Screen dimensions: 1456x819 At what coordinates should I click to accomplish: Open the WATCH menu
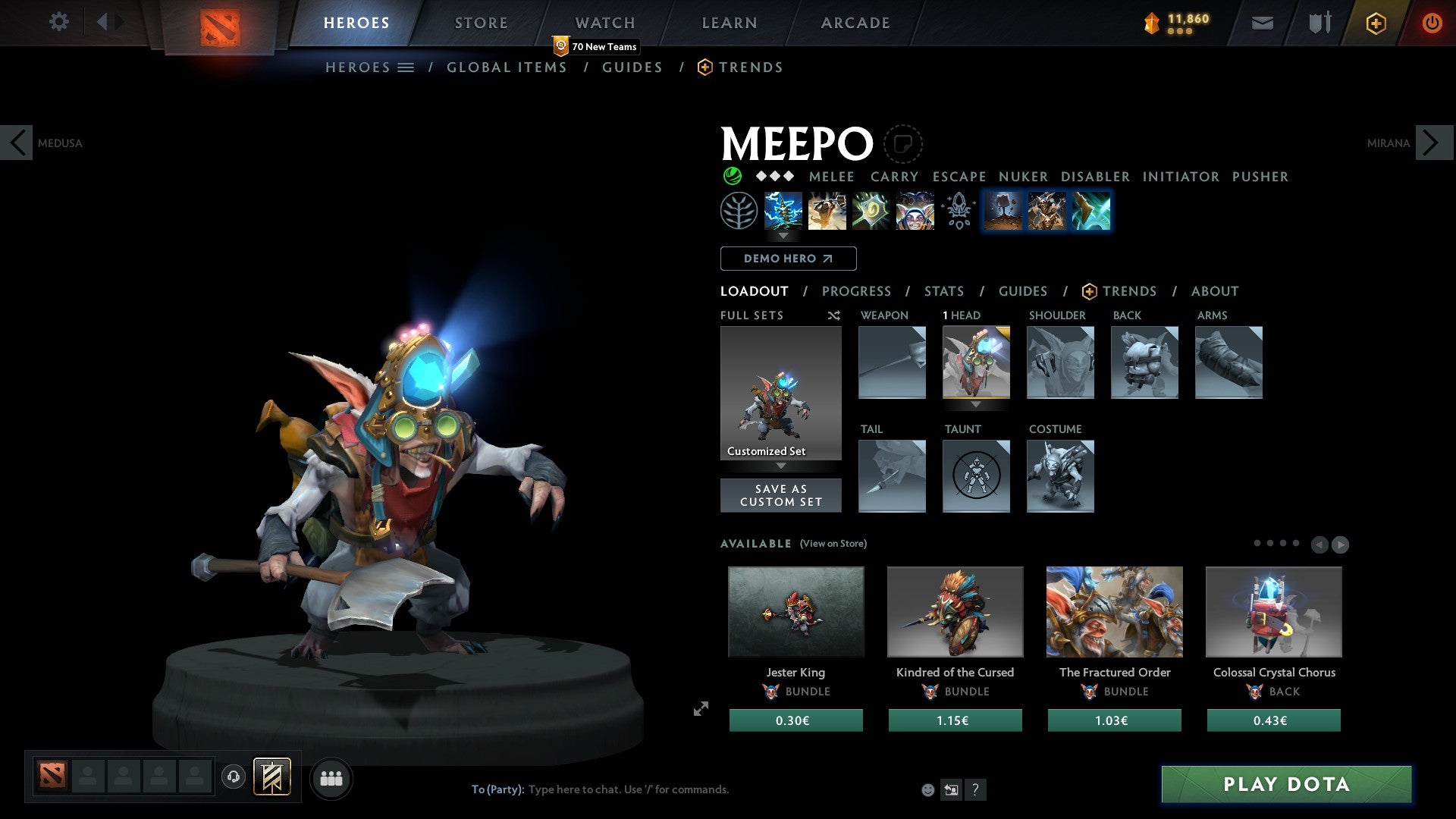pos(604,23)
